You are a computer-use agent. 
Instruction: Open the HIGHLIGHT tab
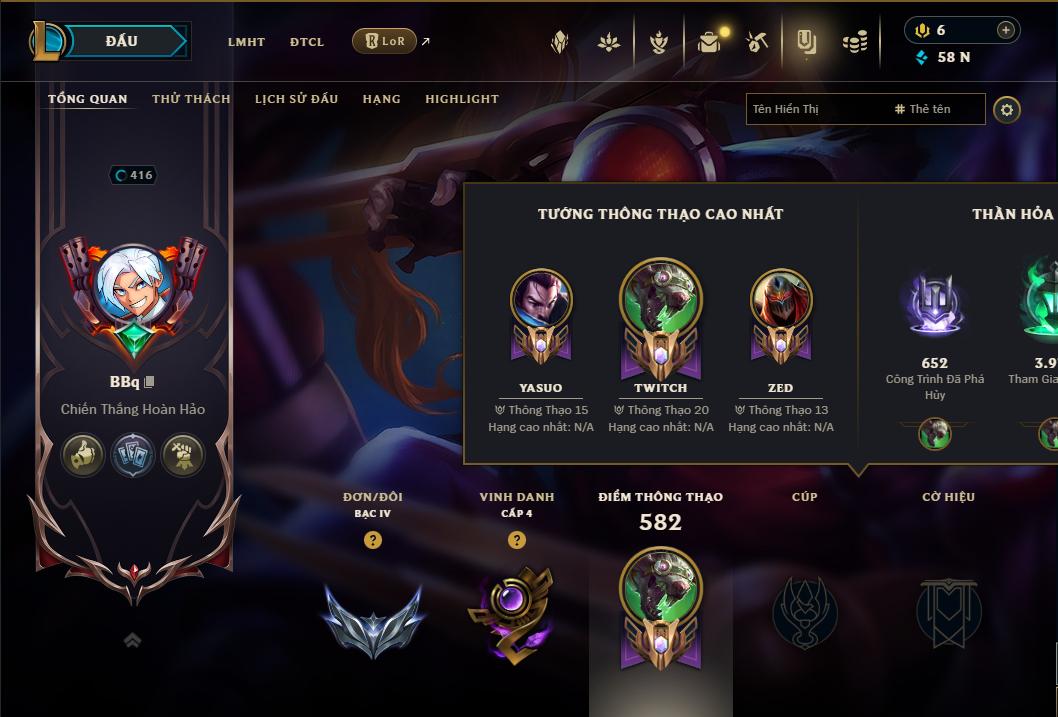[461, 99]
